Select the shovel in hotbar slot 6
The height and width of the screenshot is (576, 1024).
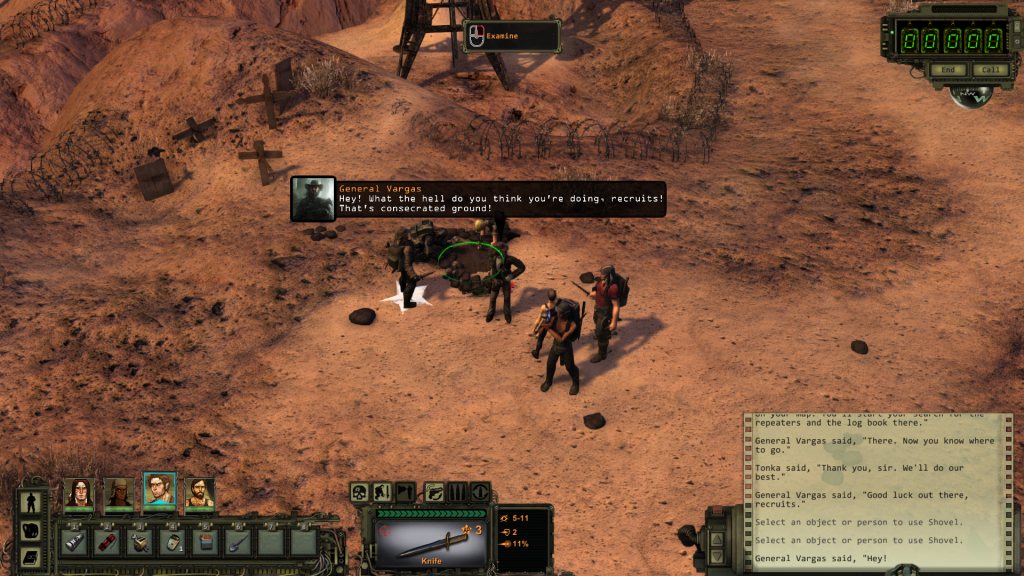237,542
